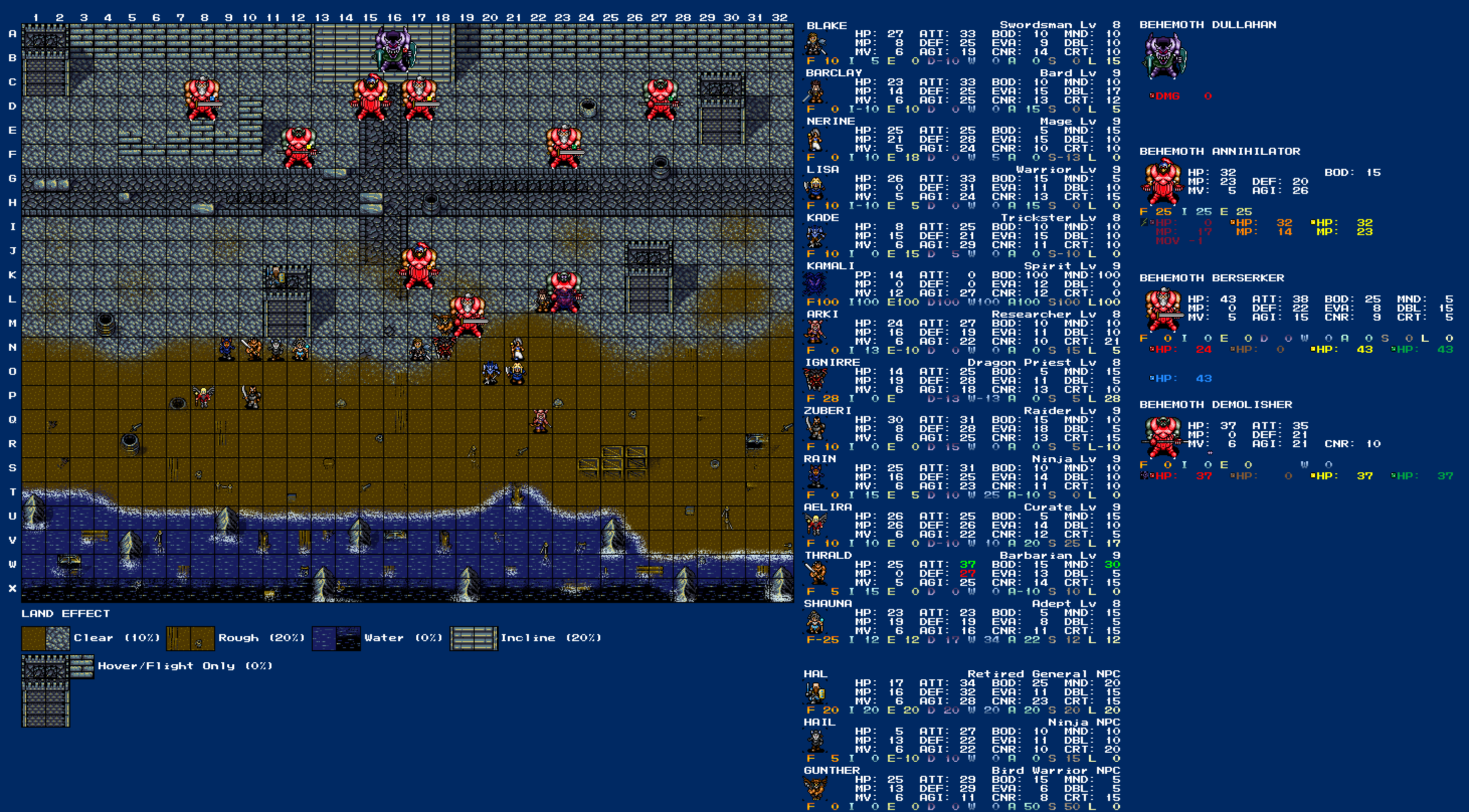Select Barclay the Bard's roster portrait

click(x=815, y=92)
